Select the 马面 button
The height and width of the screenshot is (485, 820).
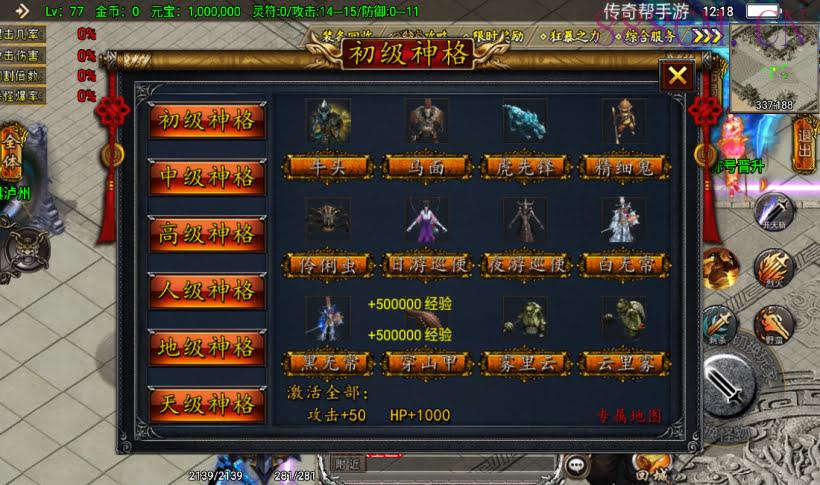point(426,167)
